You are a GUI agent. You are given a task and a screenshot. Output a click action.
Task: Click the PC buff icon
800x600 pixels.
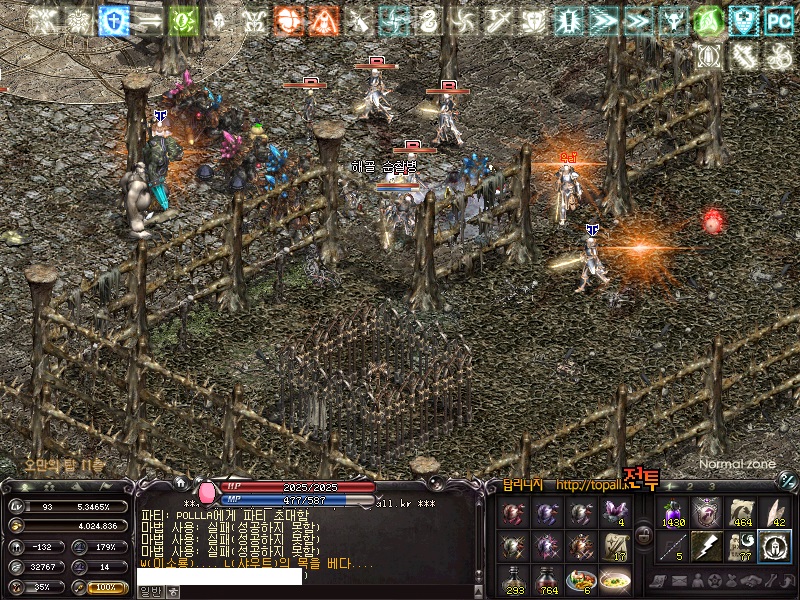click(778, 20)
